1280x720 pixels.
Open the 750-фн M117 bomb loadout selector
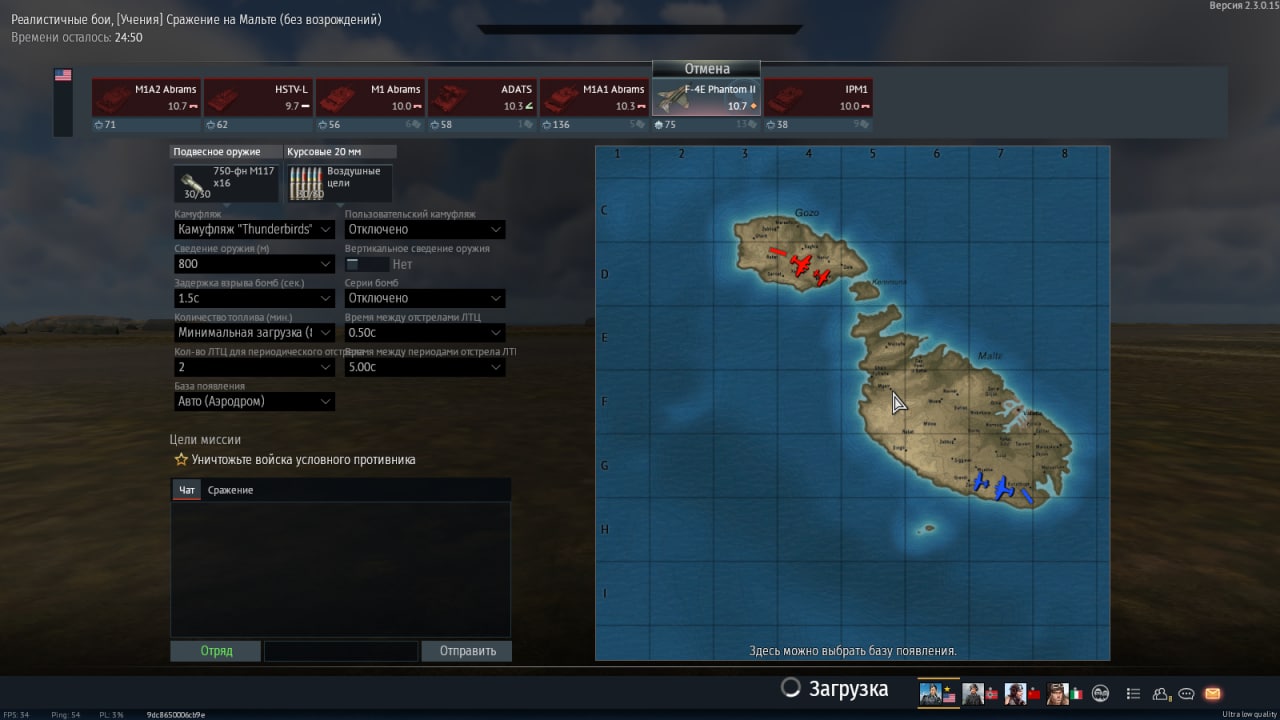[226, 183]
